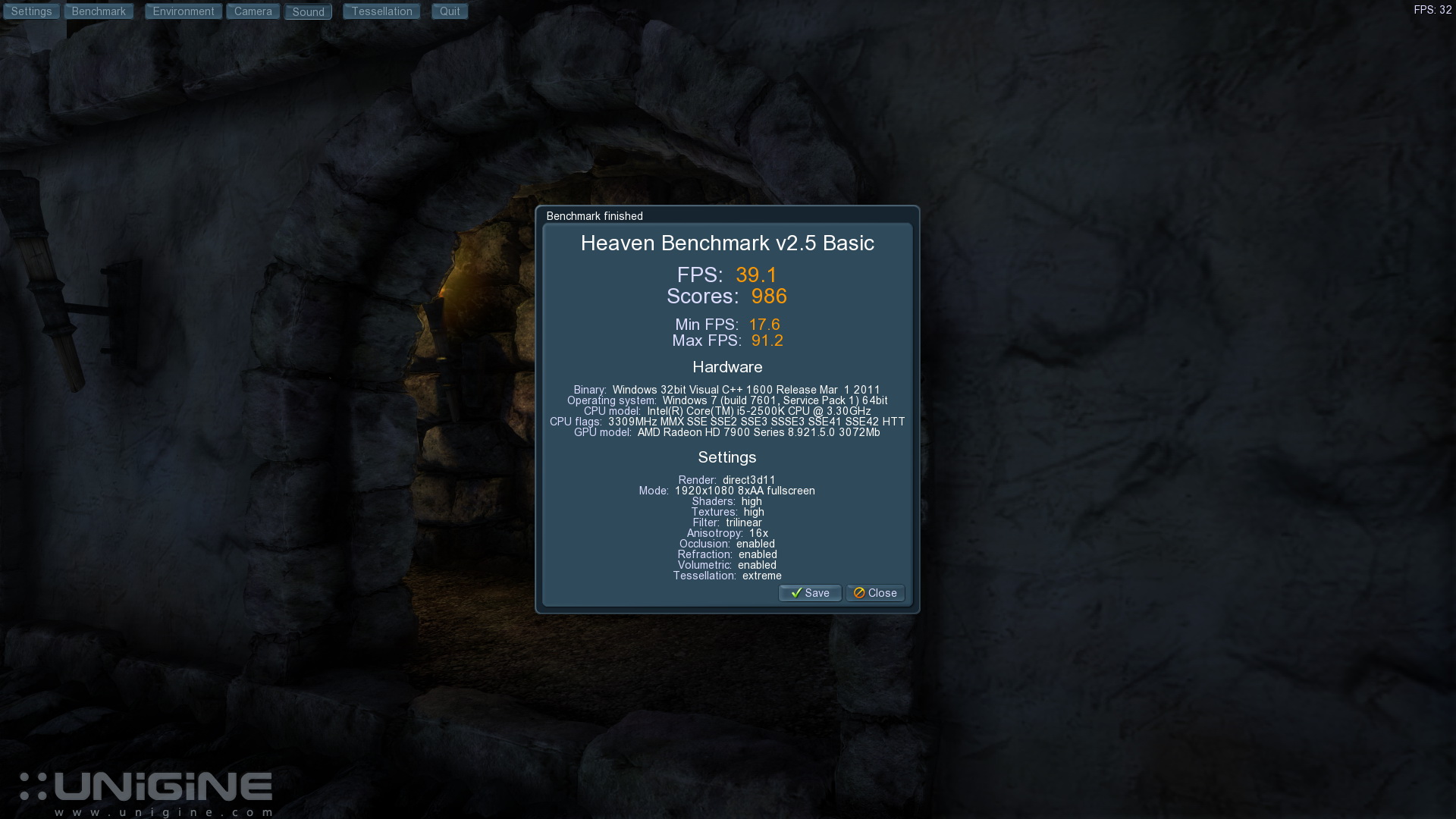
Task: Toggle the Sound button
Action: (308, 12)
